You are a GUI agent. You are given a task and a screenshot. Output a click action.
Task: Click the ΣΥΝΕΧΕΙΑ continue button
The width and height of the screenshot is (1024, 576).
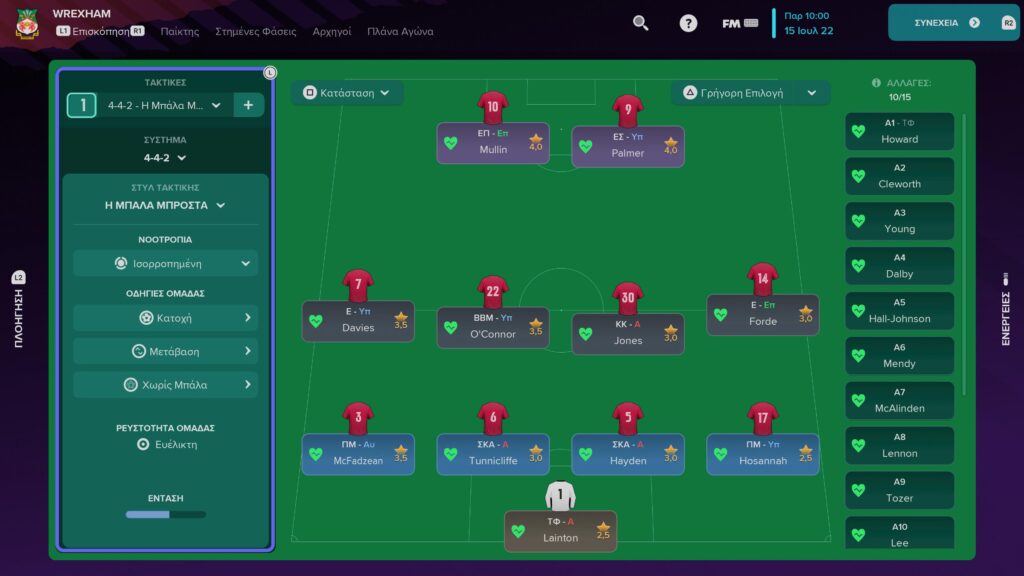pos(947,22)
